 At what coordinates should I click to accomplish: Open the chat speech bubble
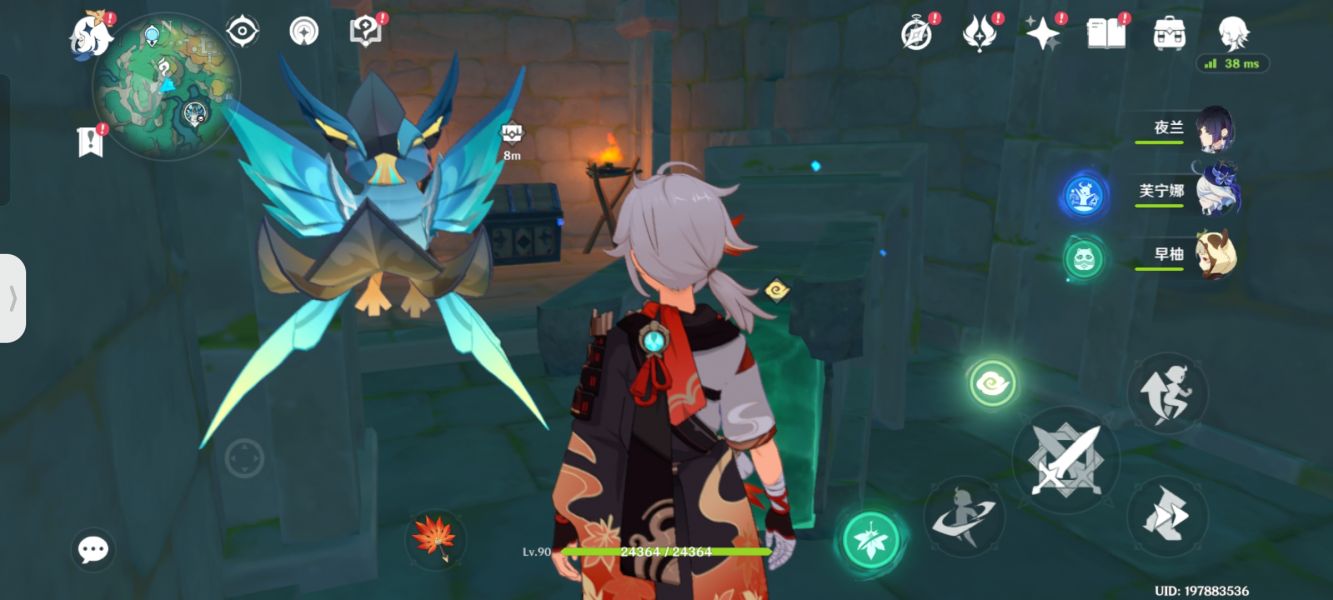(93, 549)
